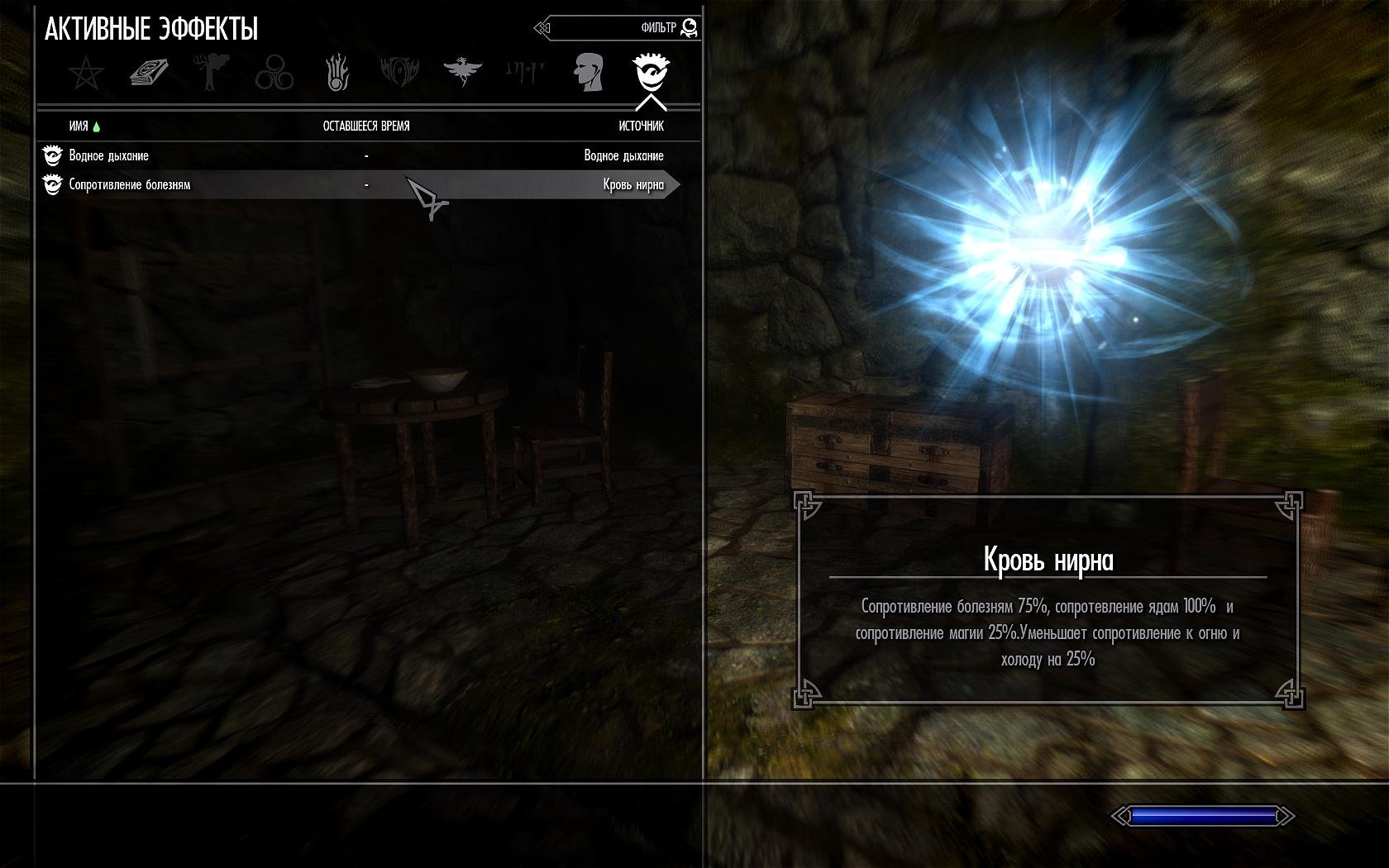Switch to the head-profile Powers tab
The height and width of the screenshot is (868, 1389).
pos(588,73)
